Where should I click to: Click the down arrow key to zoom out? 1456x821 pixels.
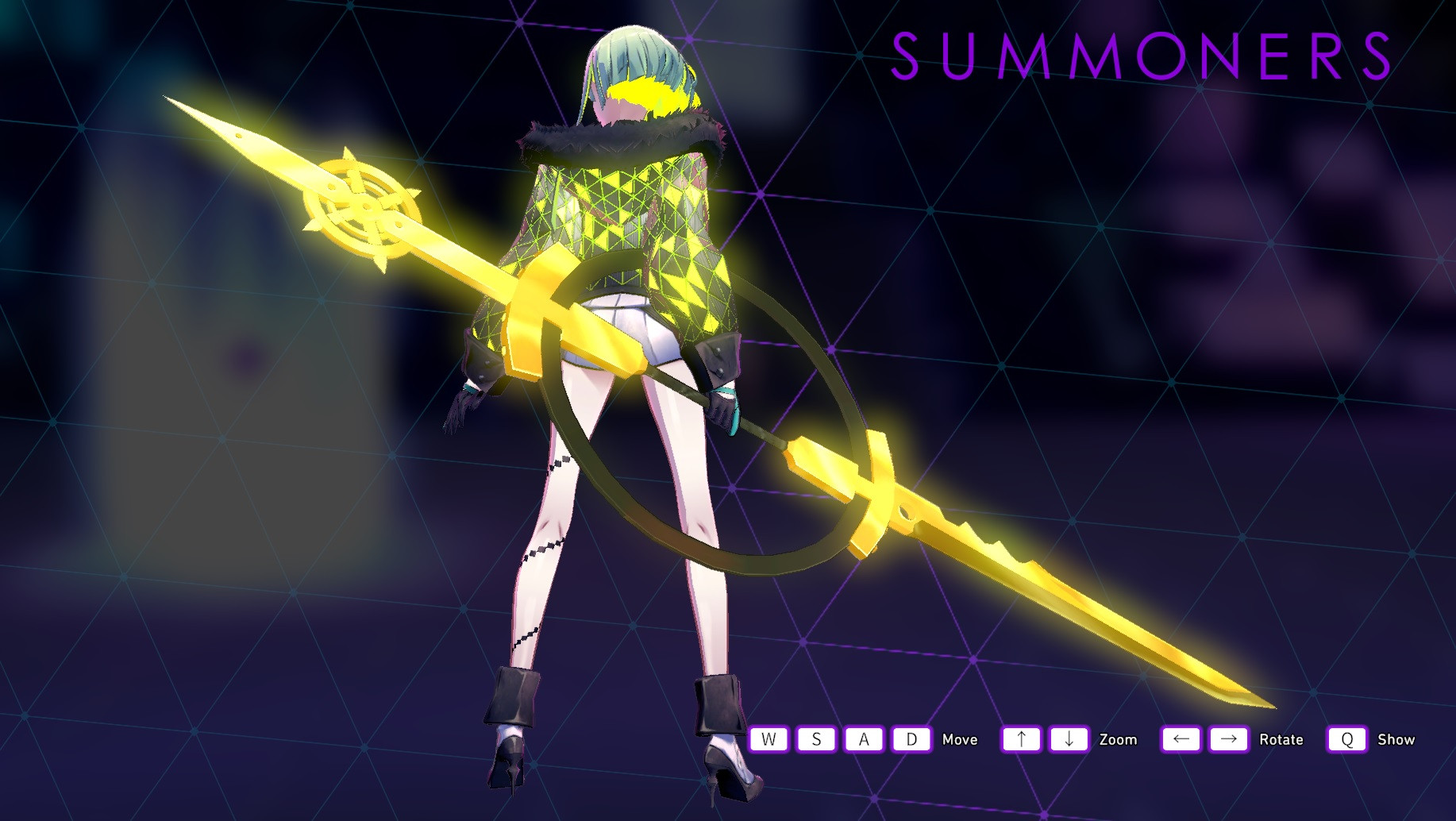[1069, 739]
